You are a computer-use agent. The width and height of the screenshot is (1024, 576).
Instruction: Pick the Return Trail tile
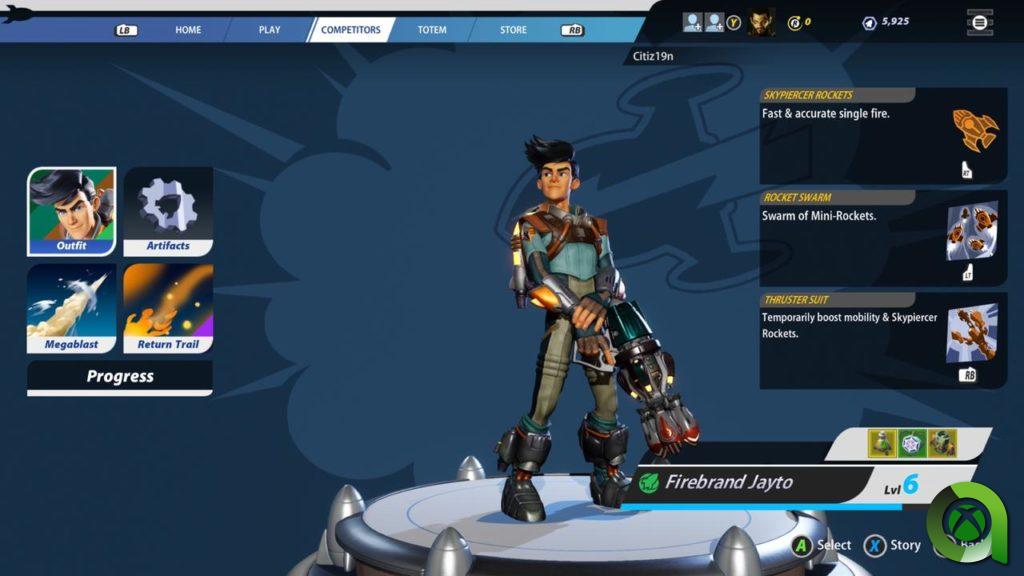click(x=168, y=308)
